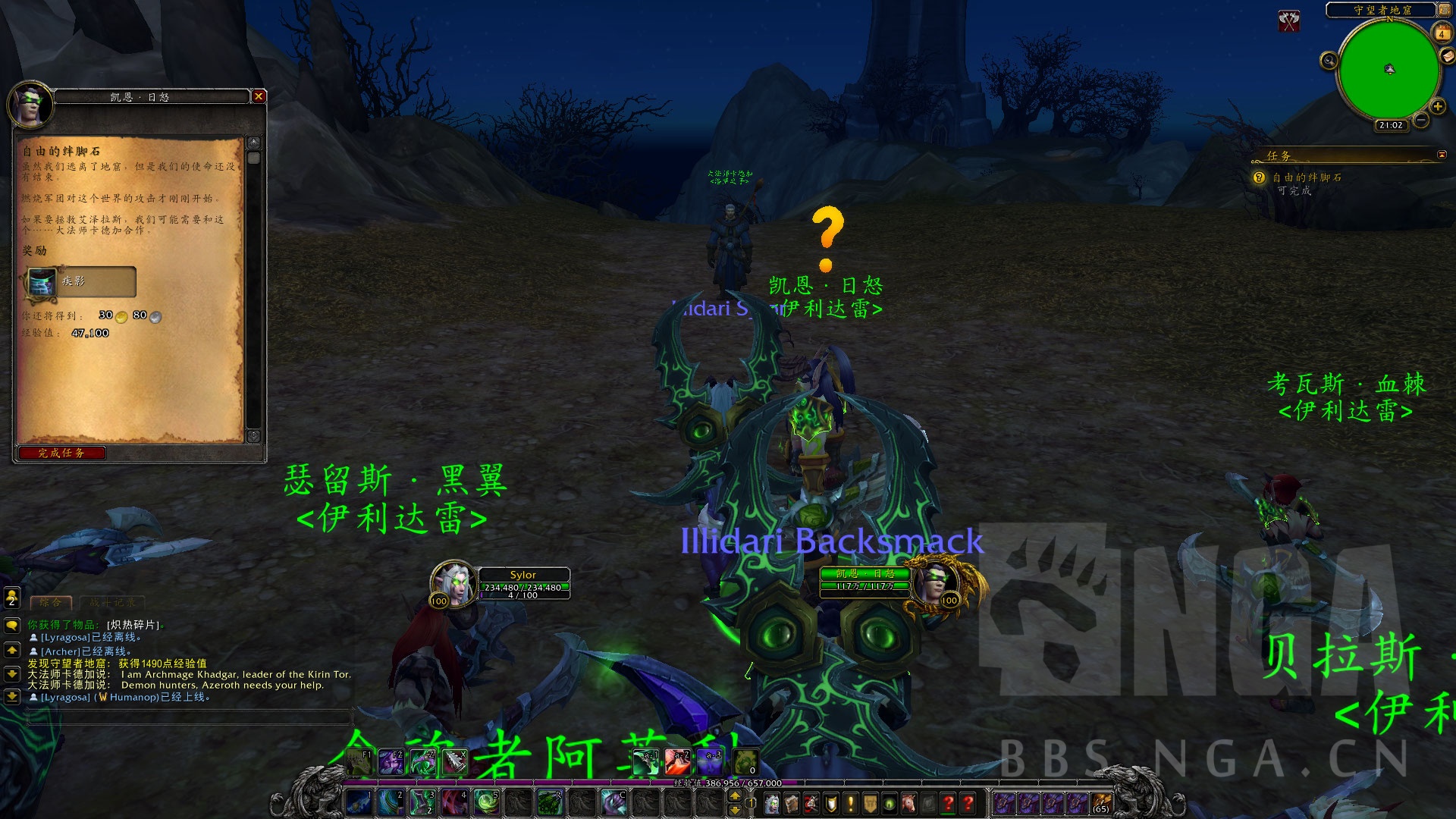Viewport: 1456px width, 819px height.
Task: Click the Sylor player portrait
Action: [453, 584]
